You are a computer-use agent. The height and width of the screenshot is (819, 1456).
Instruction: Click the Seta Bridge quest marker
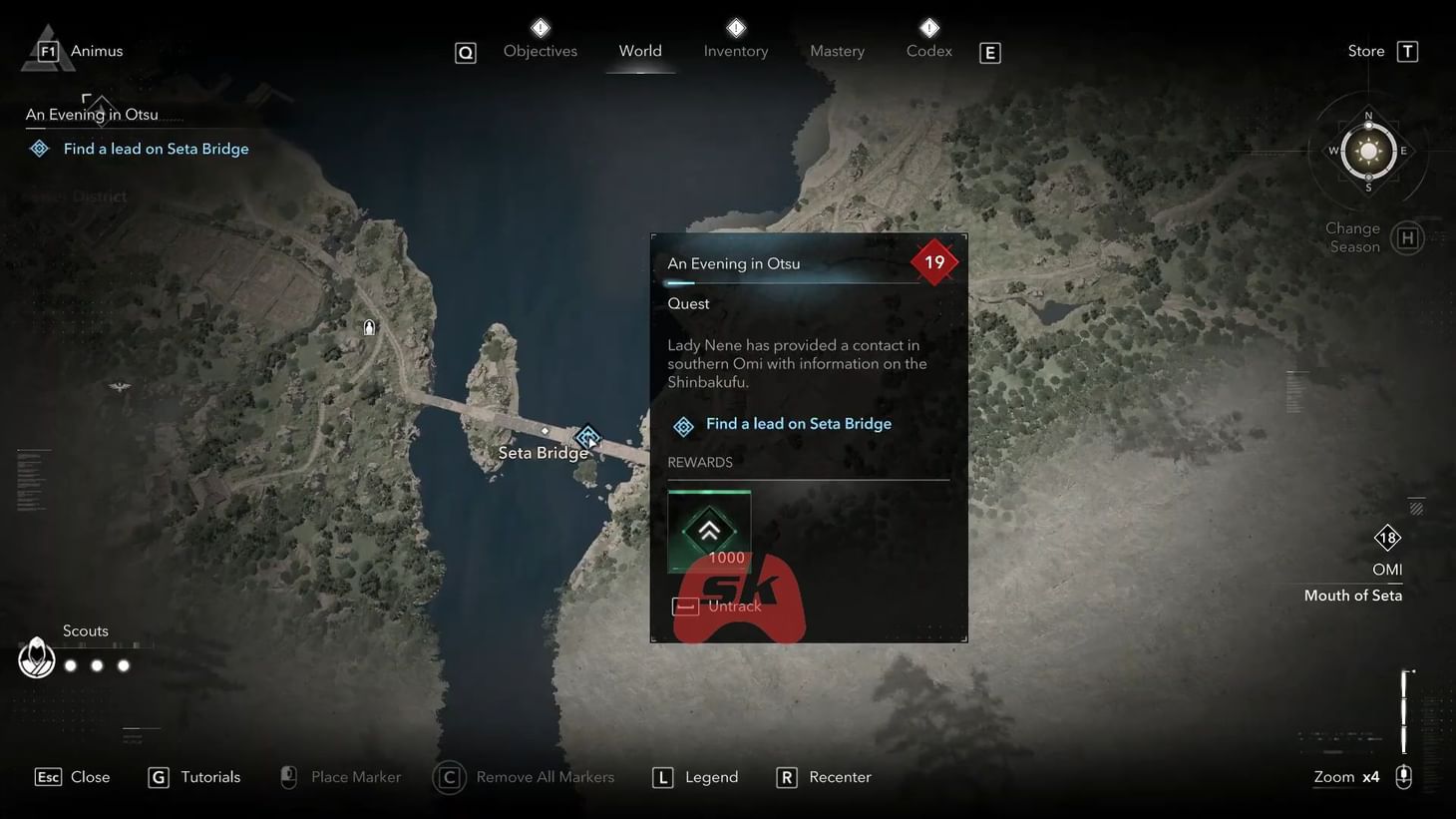(587, 436)
